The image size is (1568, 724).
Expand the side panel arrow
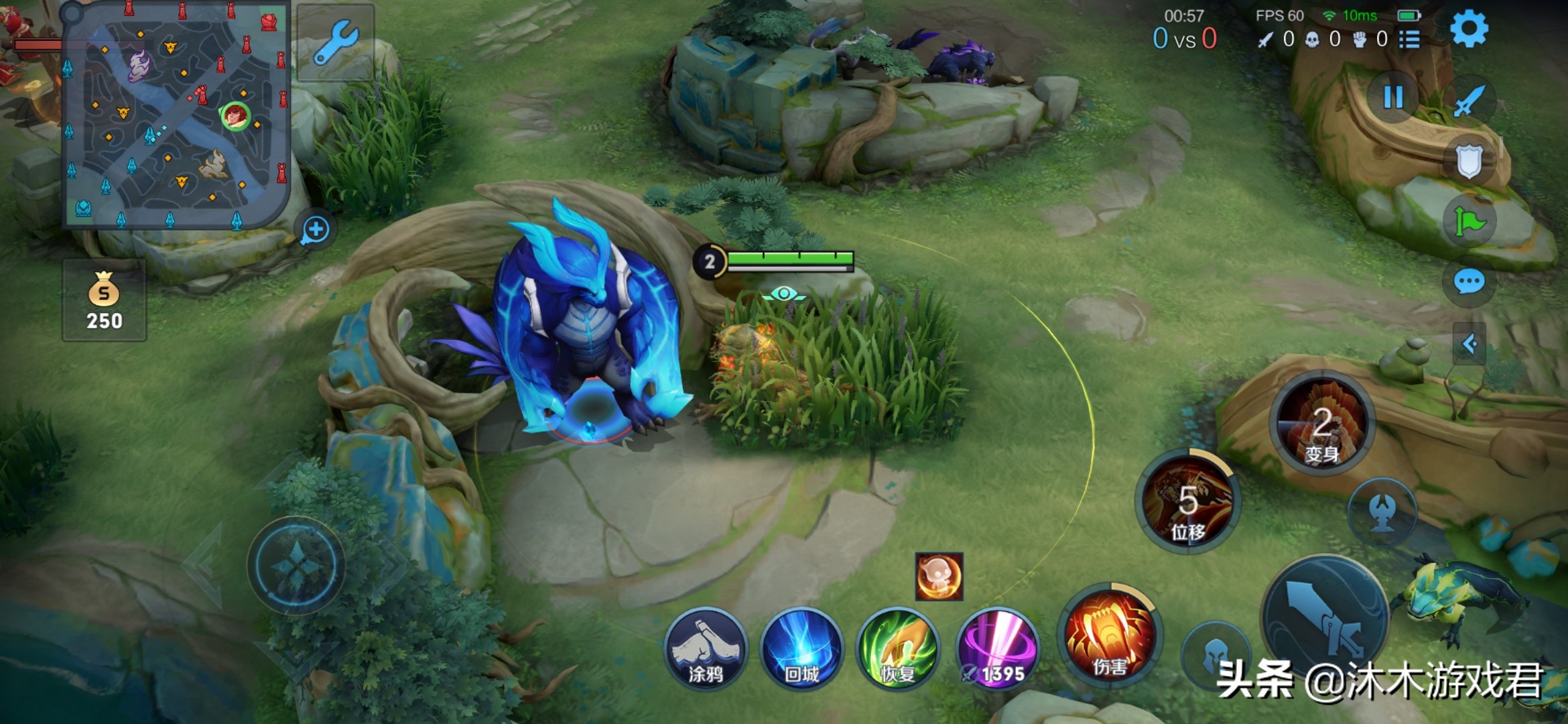click(x=1469, y=345)
